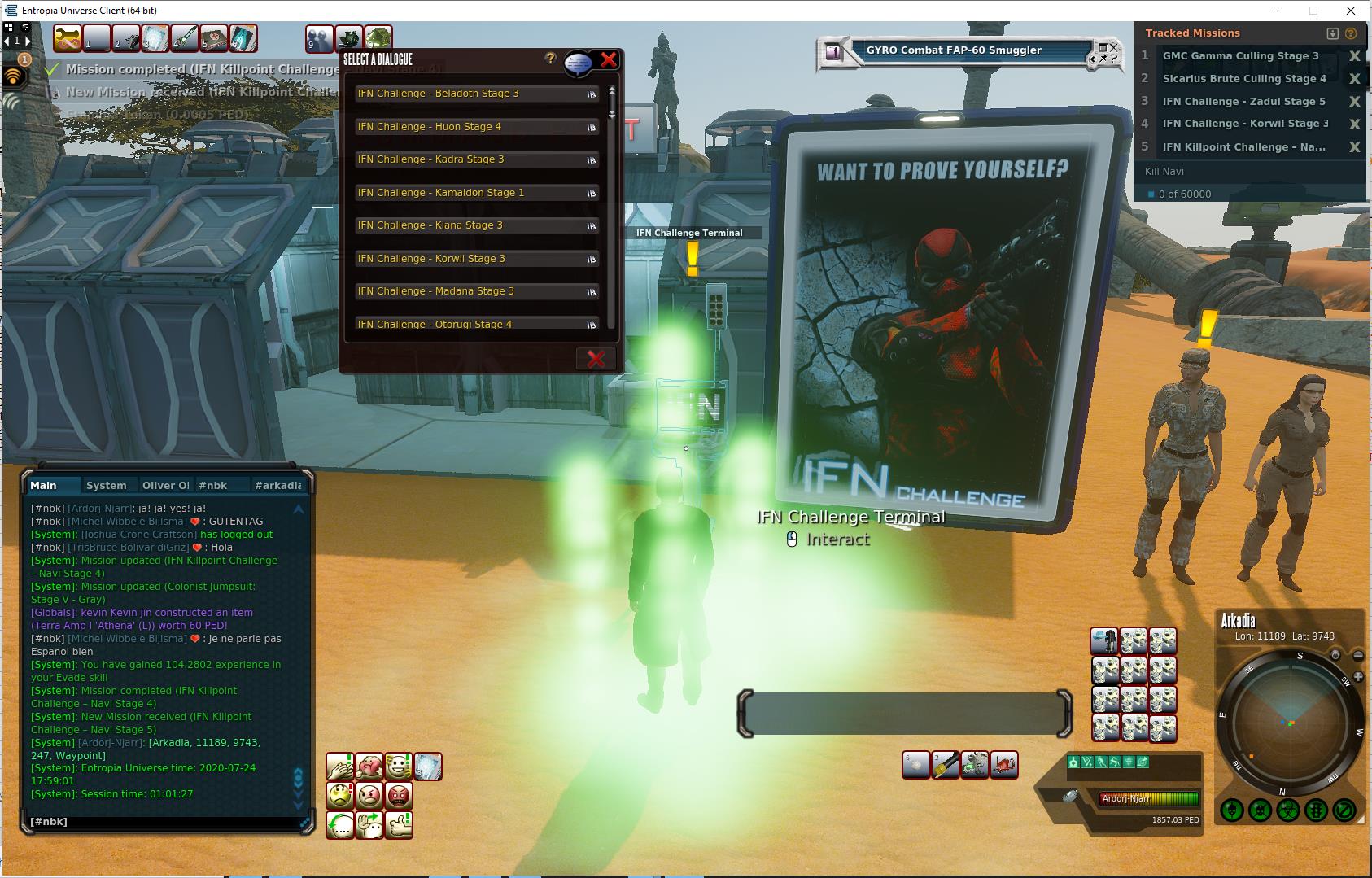
Task: Choose IFN Challenge - Huon Stage 4
Action: coord(476,127)
